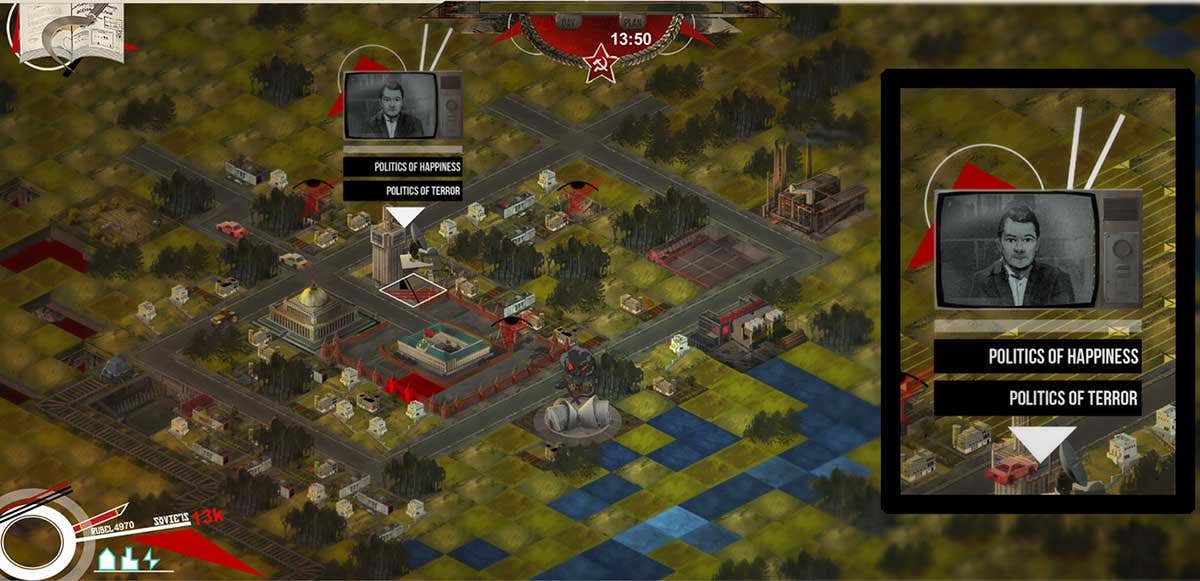1200x581 pixels.
Task: Select Politics of Happiness in the enlarged inset
Action: 1038,356
